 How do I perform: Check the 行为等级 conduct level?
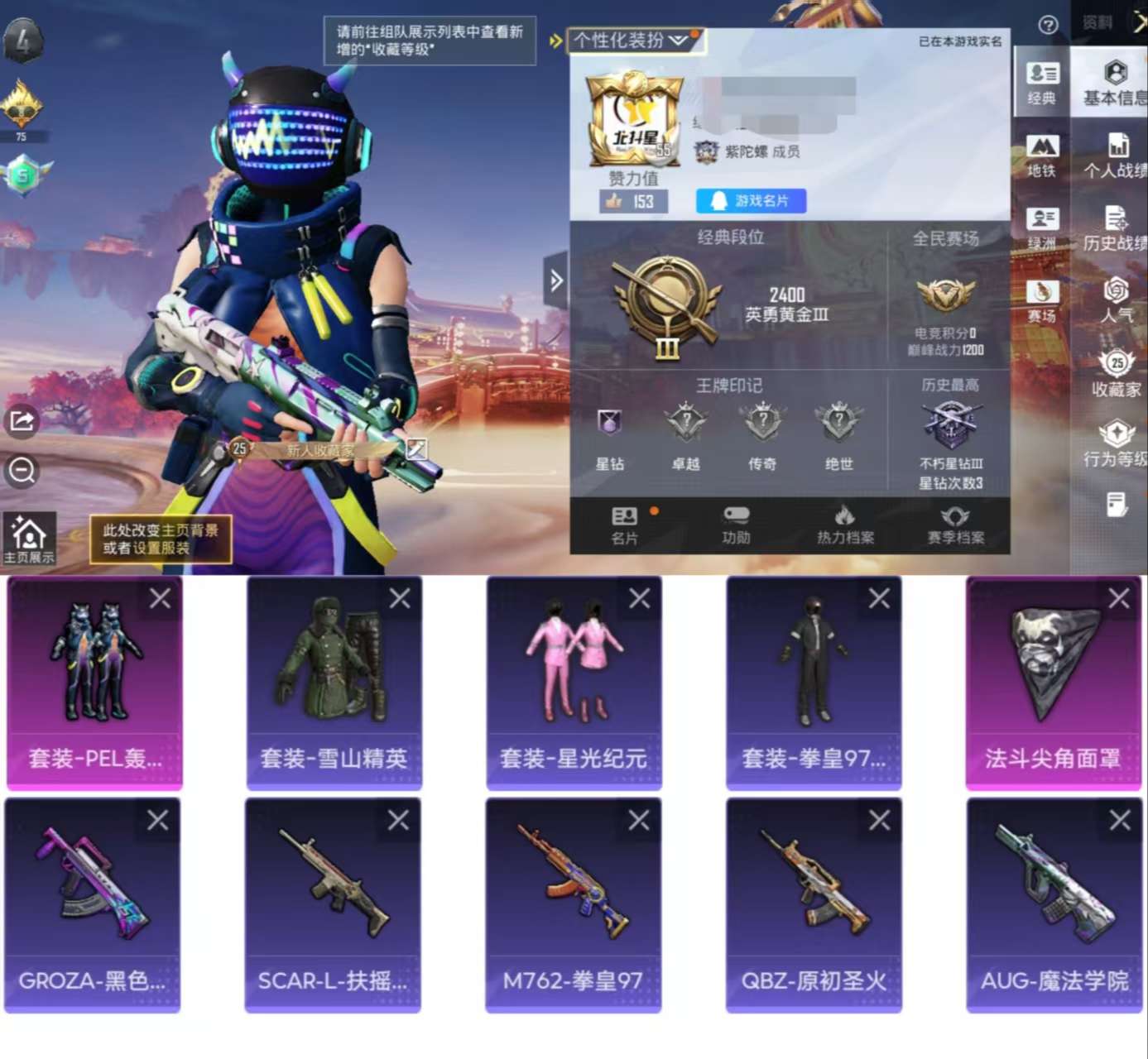1117,443
